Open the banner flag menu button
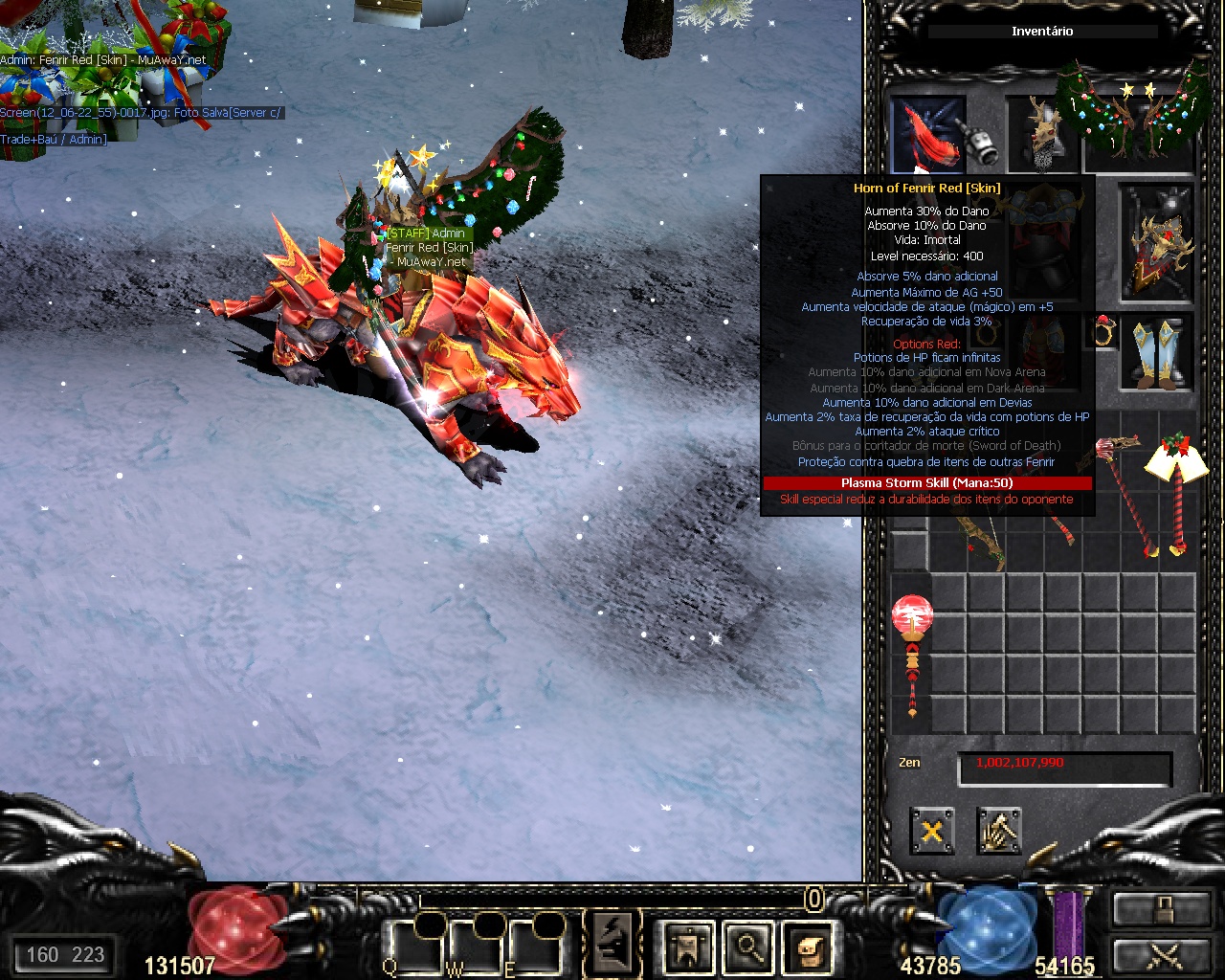The width and height of the screenshot is (1225, 980). point(688,946)
